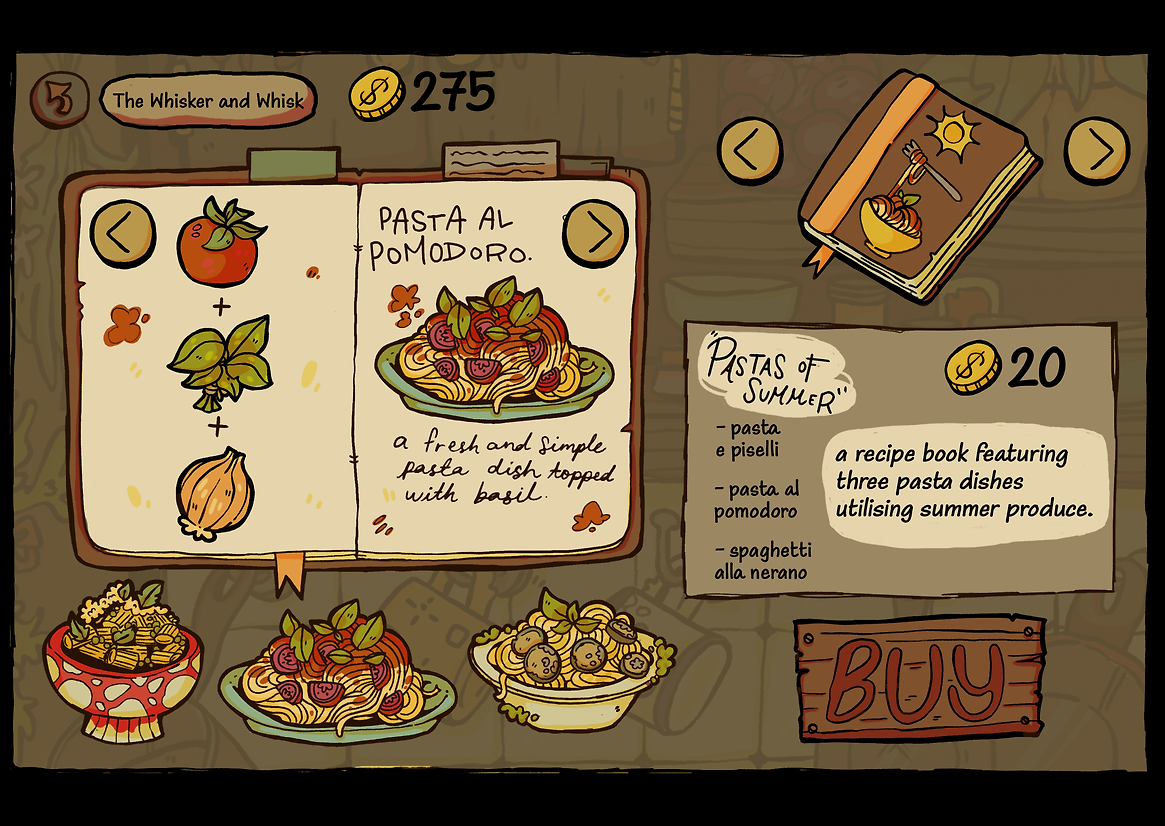Flip to the previous recipe page

(123, 233)
